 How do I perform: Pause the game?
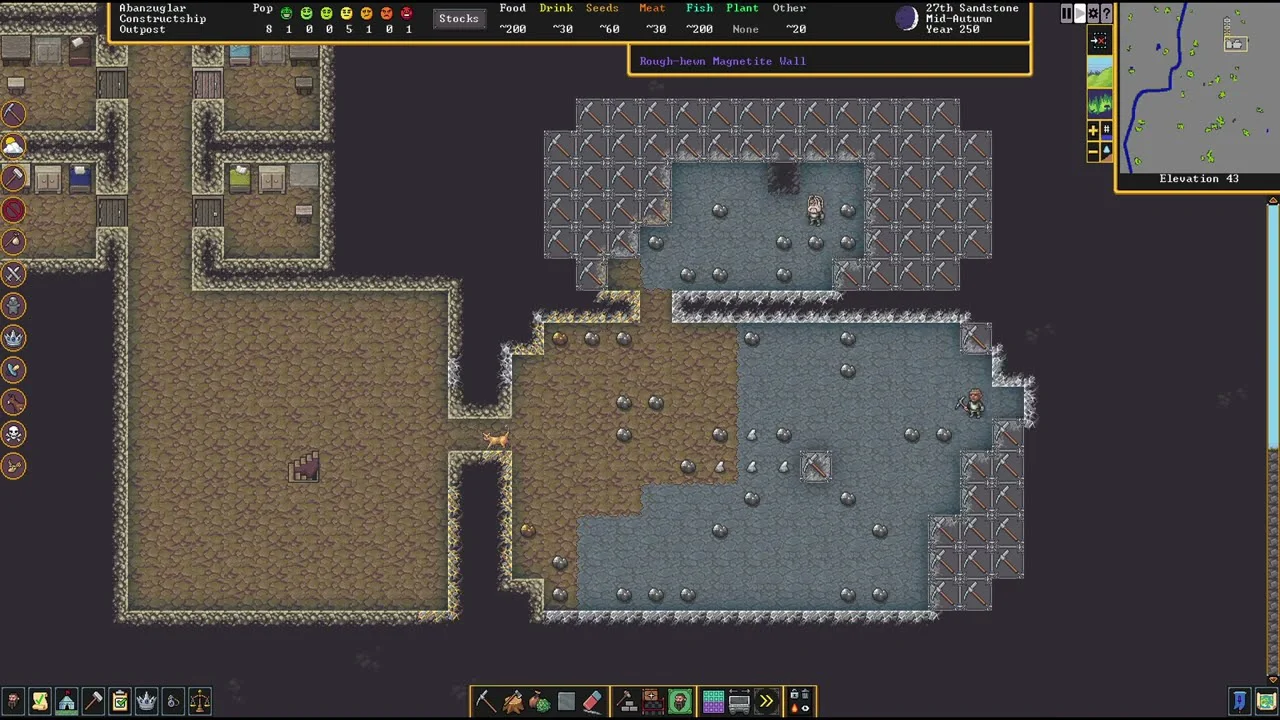point(1066,14)
